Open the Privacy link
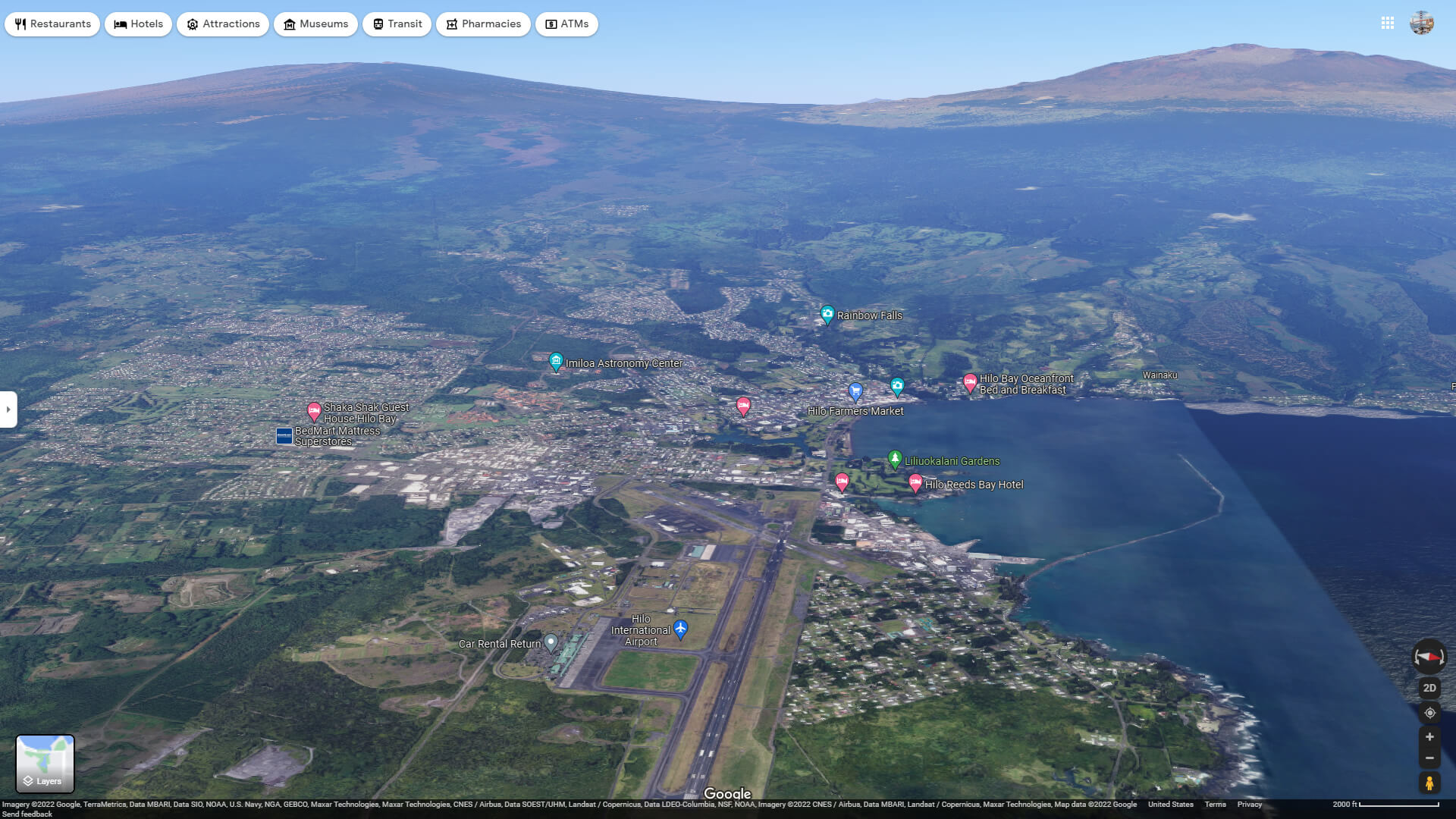1456x819 pixels. point(1250,804)
